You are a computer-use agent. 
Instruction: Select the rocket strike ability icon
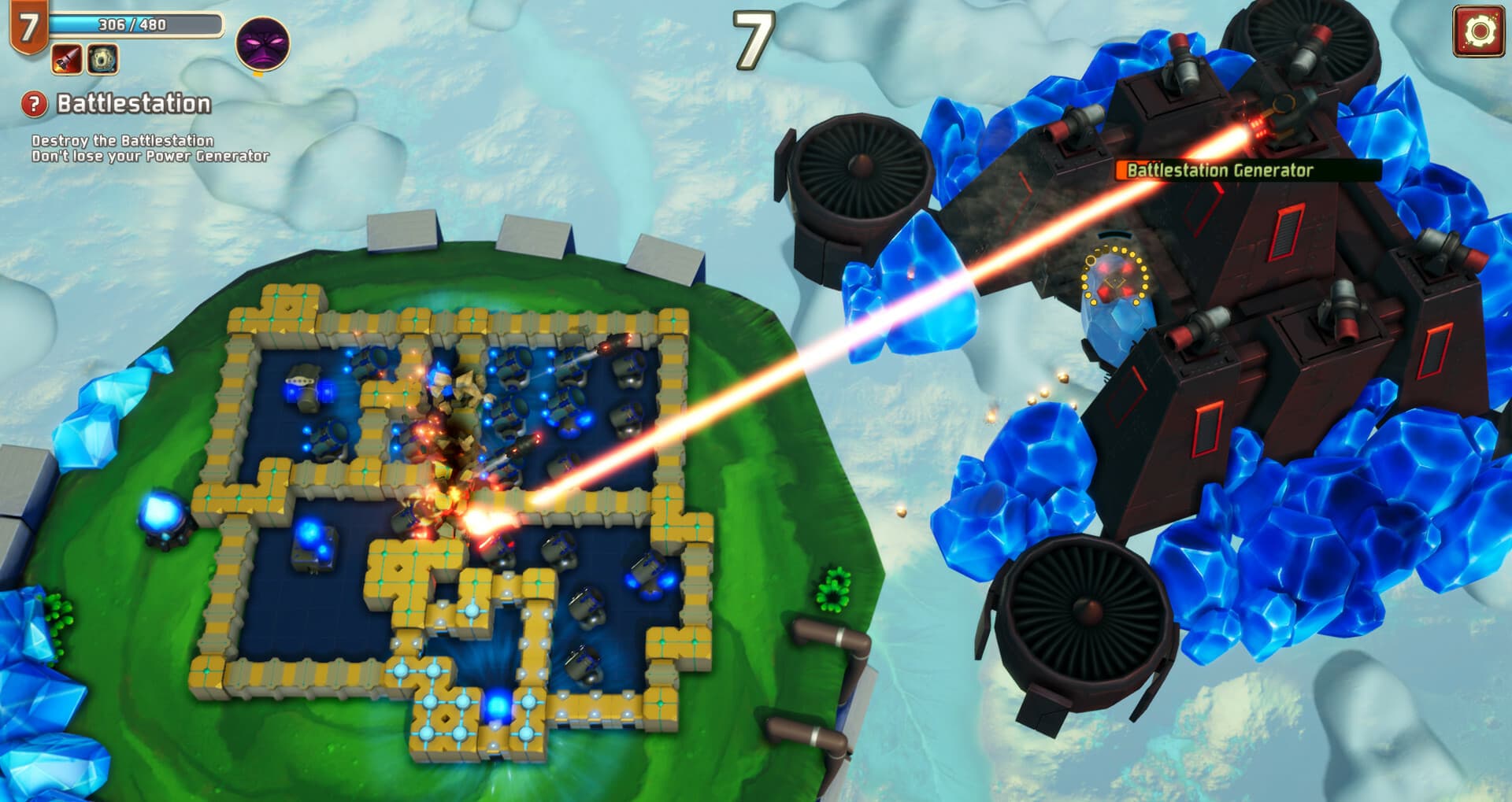pyautogui.click(x=65, y=57)
